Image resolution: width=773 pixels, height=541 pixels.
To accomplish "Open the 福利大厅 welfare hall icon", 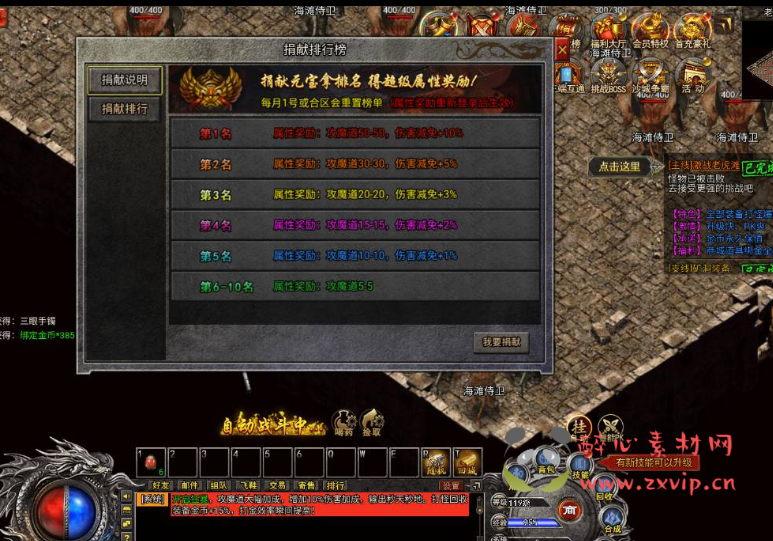I will (608, 31).
